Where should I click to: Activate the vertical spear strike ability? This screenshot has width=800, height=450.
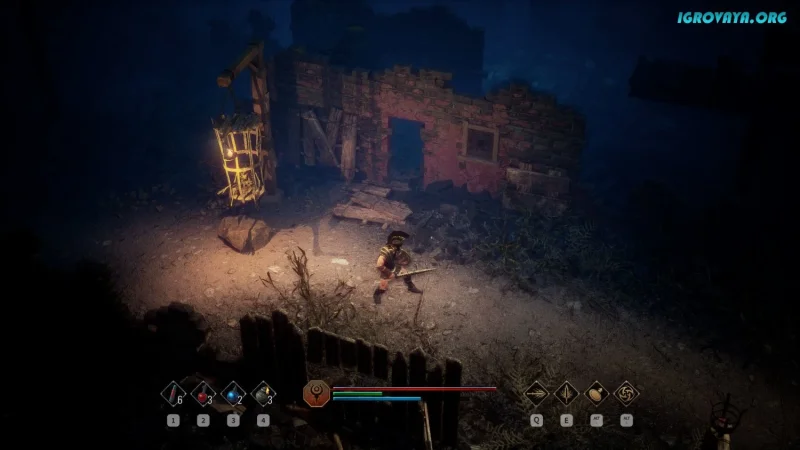pos(567,393)
